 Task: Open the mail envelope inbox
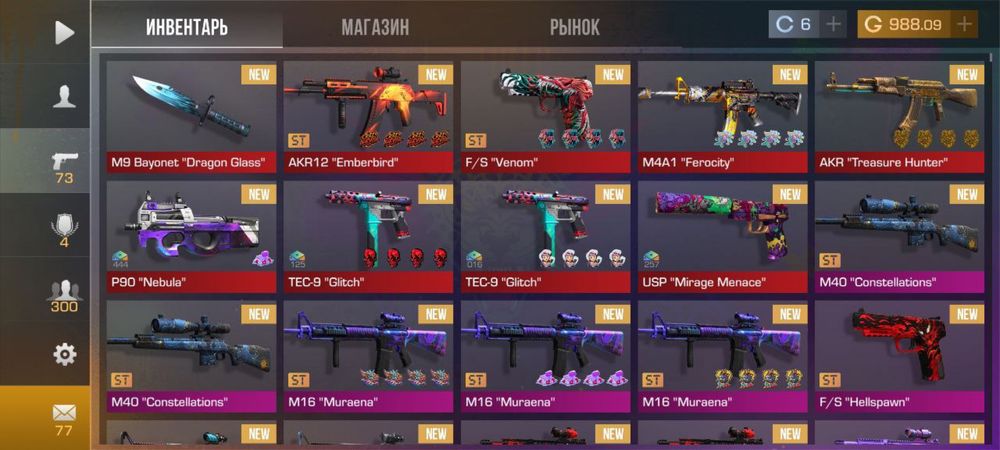point(64,416)
